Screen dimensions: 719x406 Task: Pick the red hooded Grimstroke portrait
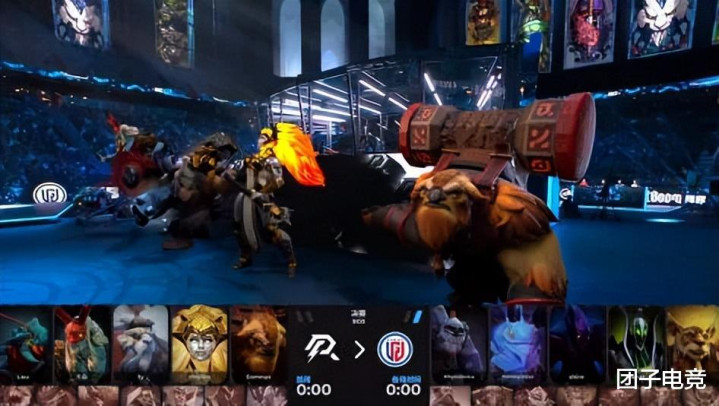(x=82, y=345)
